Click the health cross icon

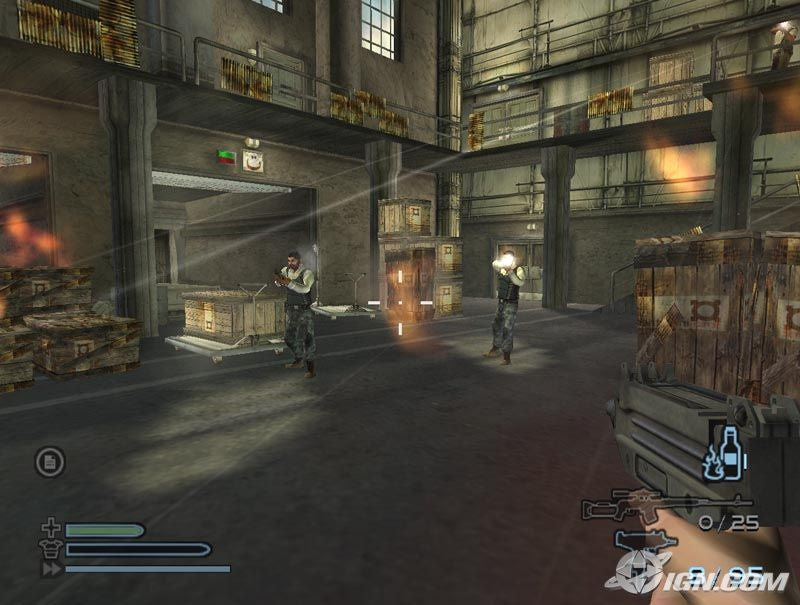pos(52,529)
